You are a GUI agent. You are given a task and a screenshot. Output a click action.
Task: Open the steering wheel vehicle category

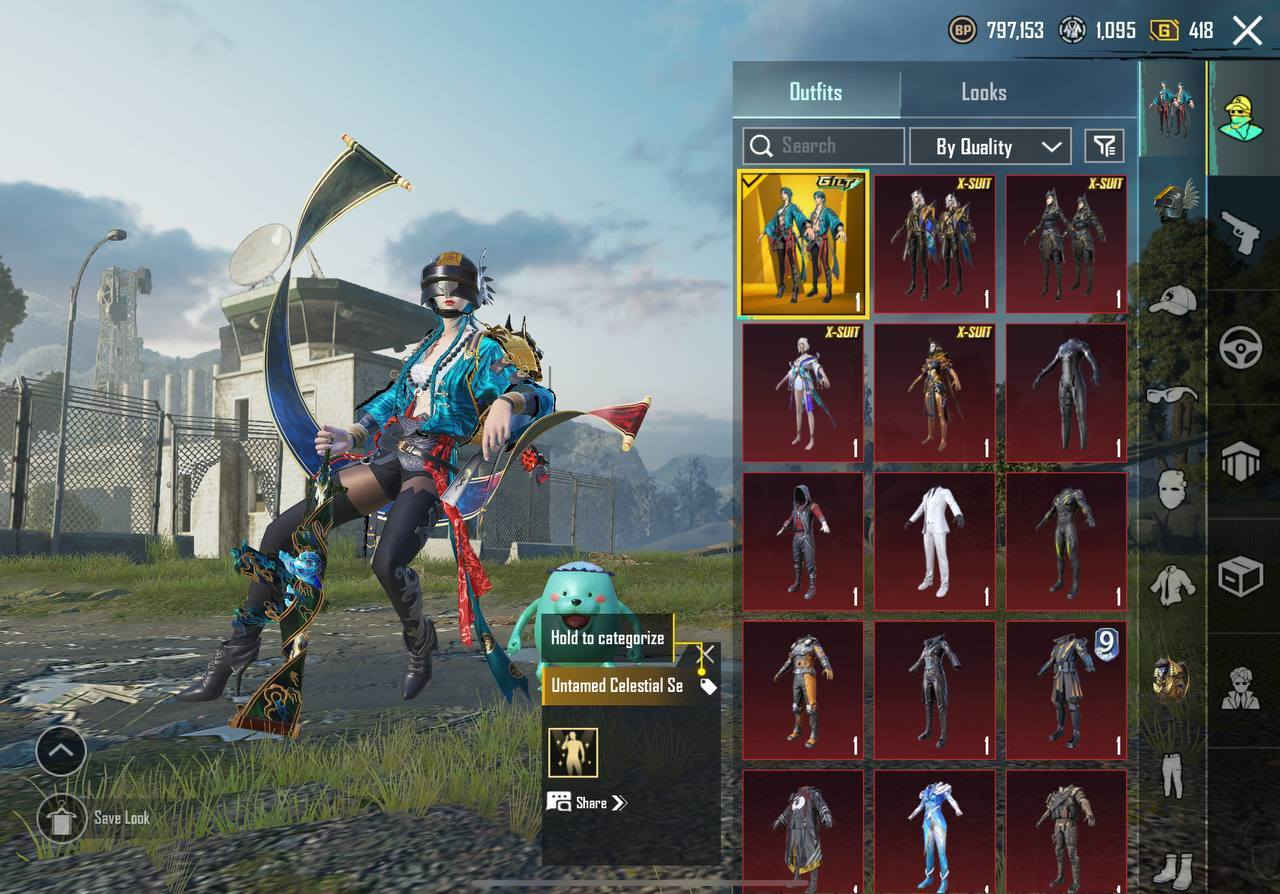1241,346
